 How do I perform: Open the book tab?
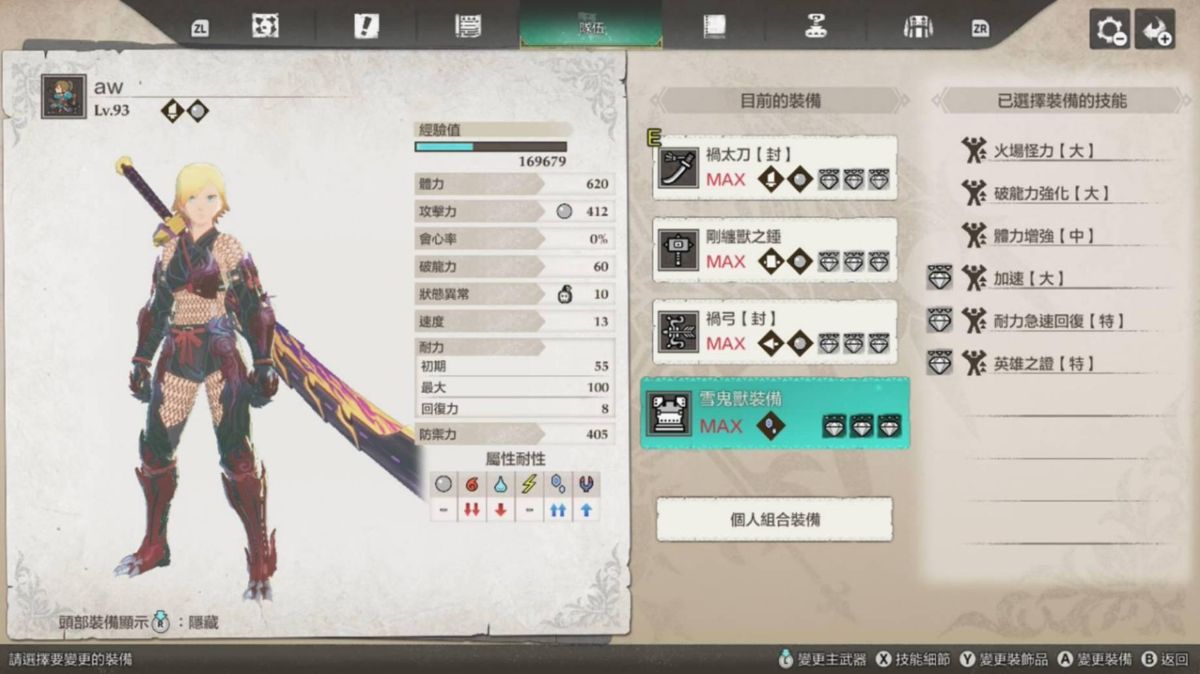tap(714, 27)
